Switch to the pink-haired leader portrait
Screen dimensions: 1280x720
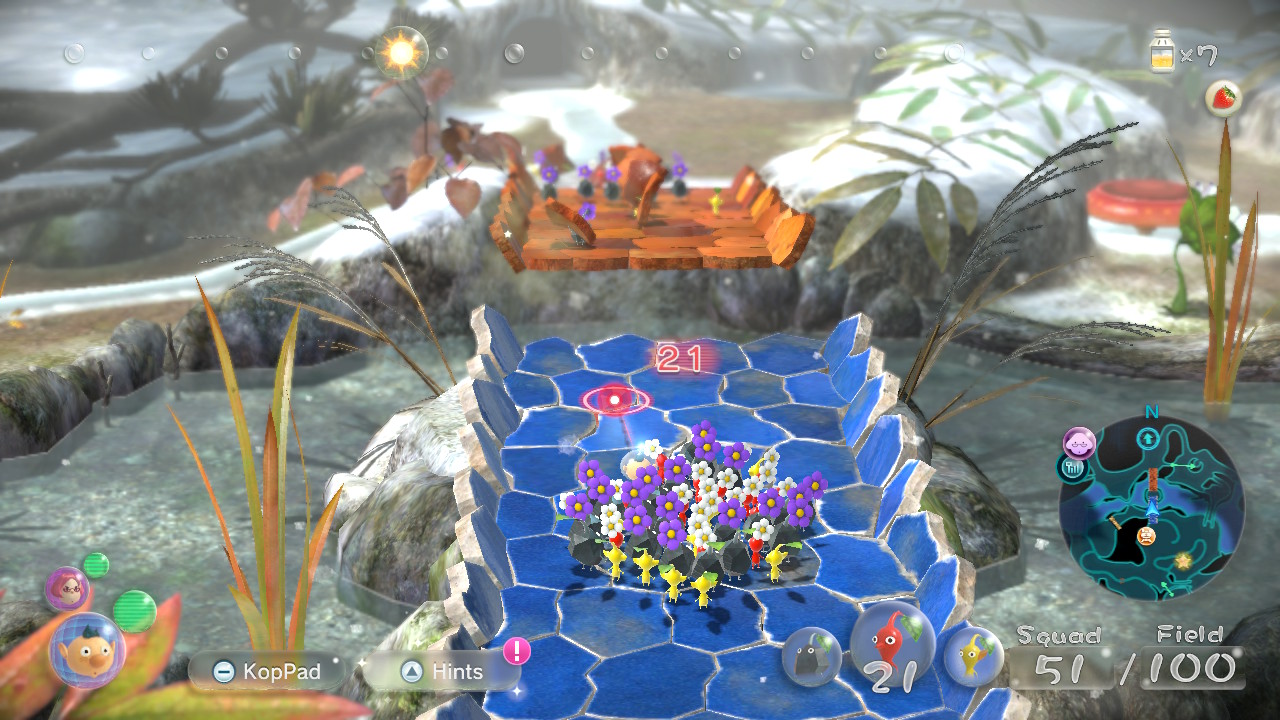(66, 589)
